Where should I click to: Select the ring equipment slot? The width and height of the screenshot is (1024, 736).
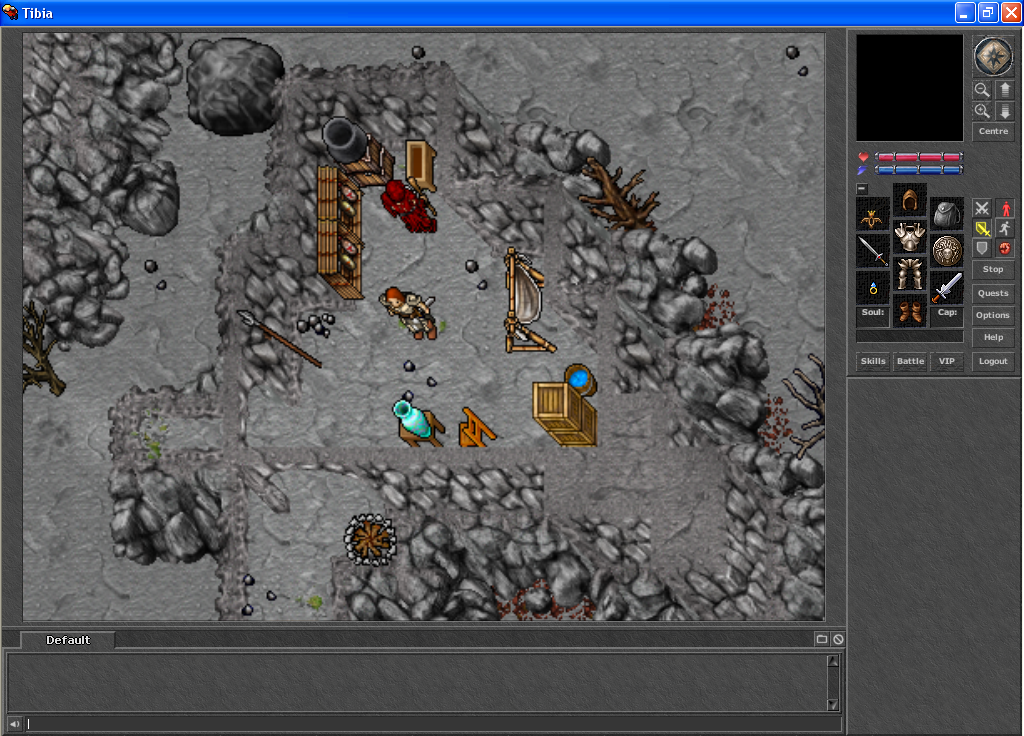click(x=873, y=288)
